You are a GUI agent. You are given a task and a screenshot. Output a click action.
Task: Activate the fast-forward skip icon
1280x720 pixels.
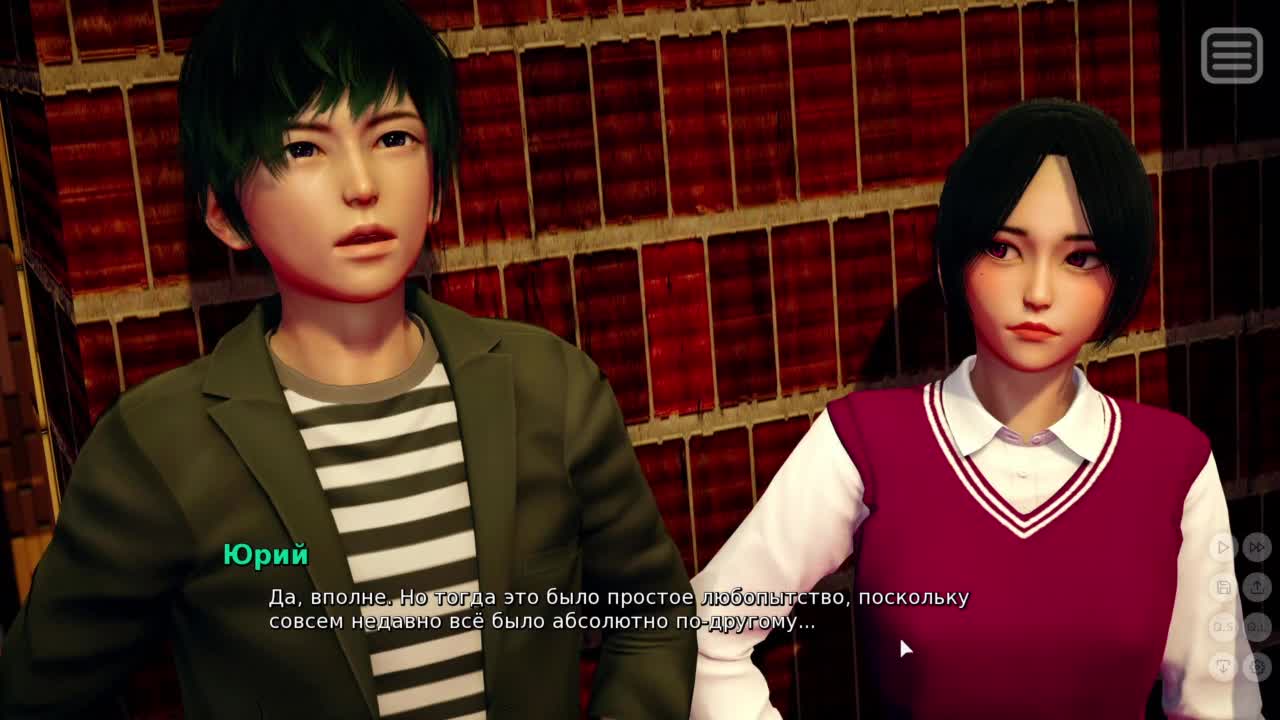tap(1257, 547)
